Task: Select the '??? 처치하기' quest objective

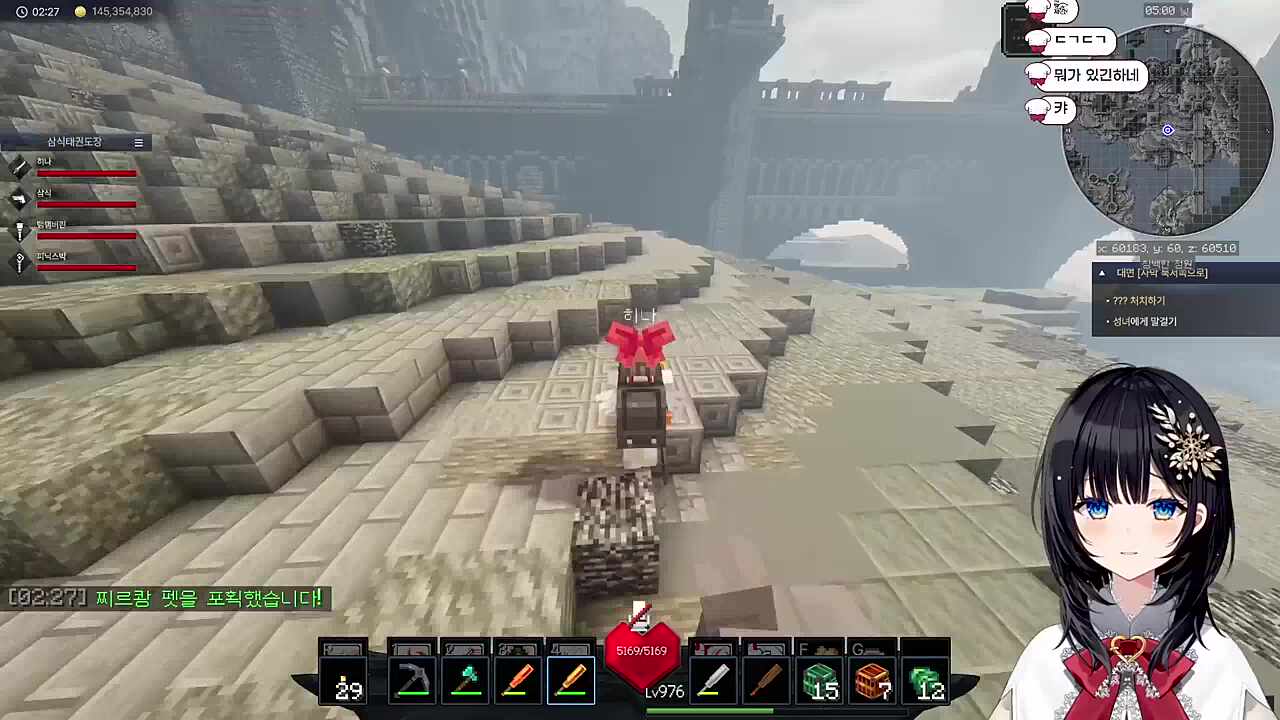Action: (1139, 300)
